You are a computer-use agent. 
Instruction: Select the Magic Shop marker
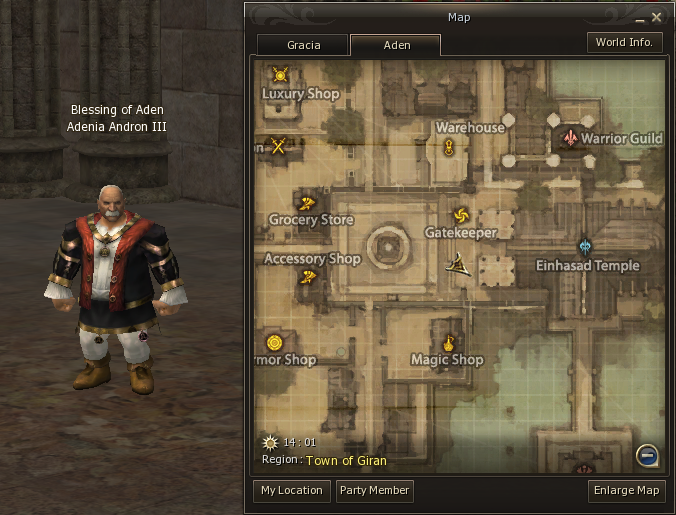pos(449,343)
